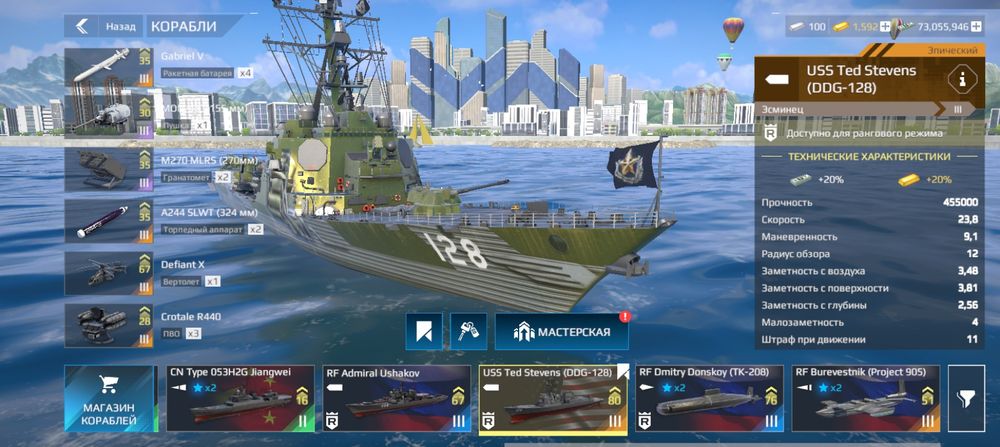The width and height of the screenshot is (1000, 447).
Task: Select the USS Ted Stevens ship card
Action: click(553, 400)
